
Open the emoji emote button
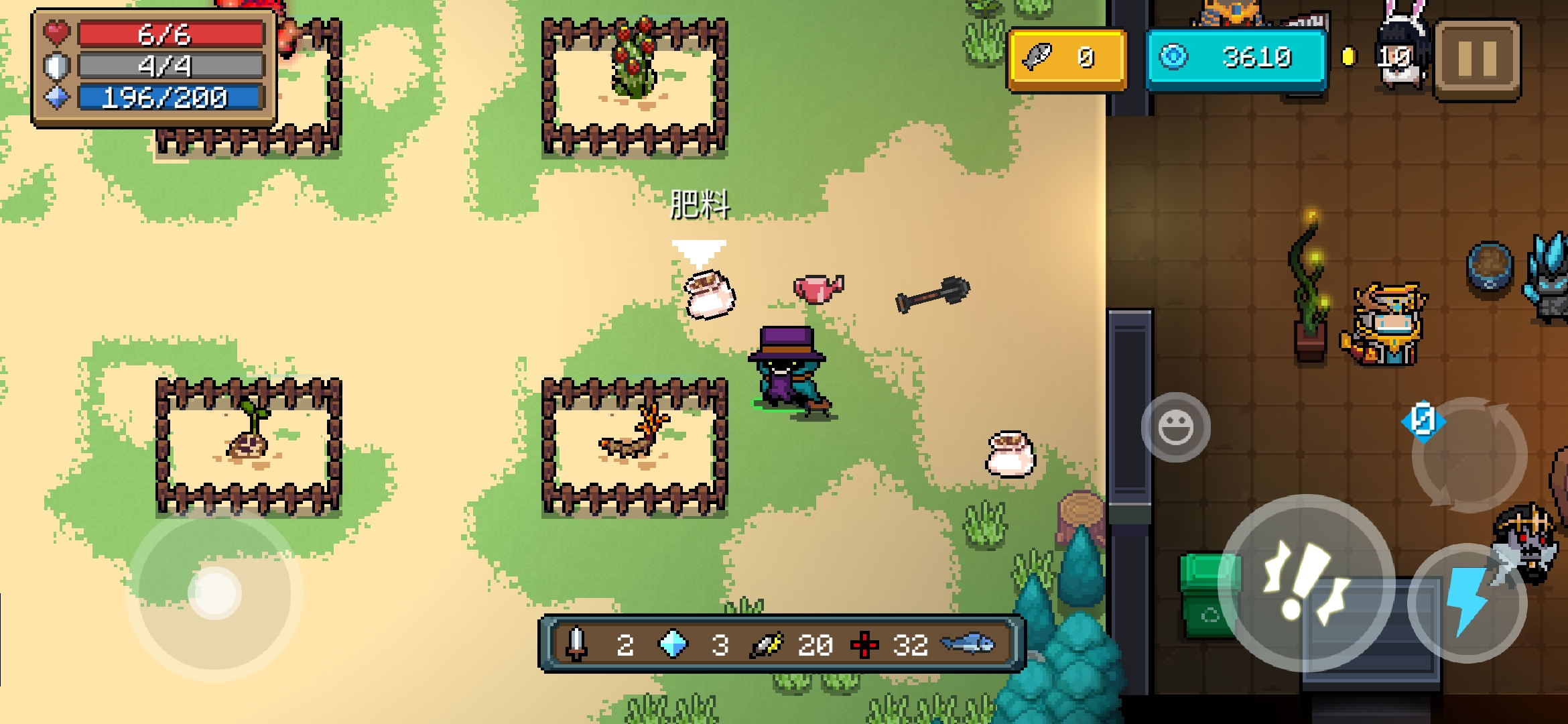click(x=1175, y=428)
